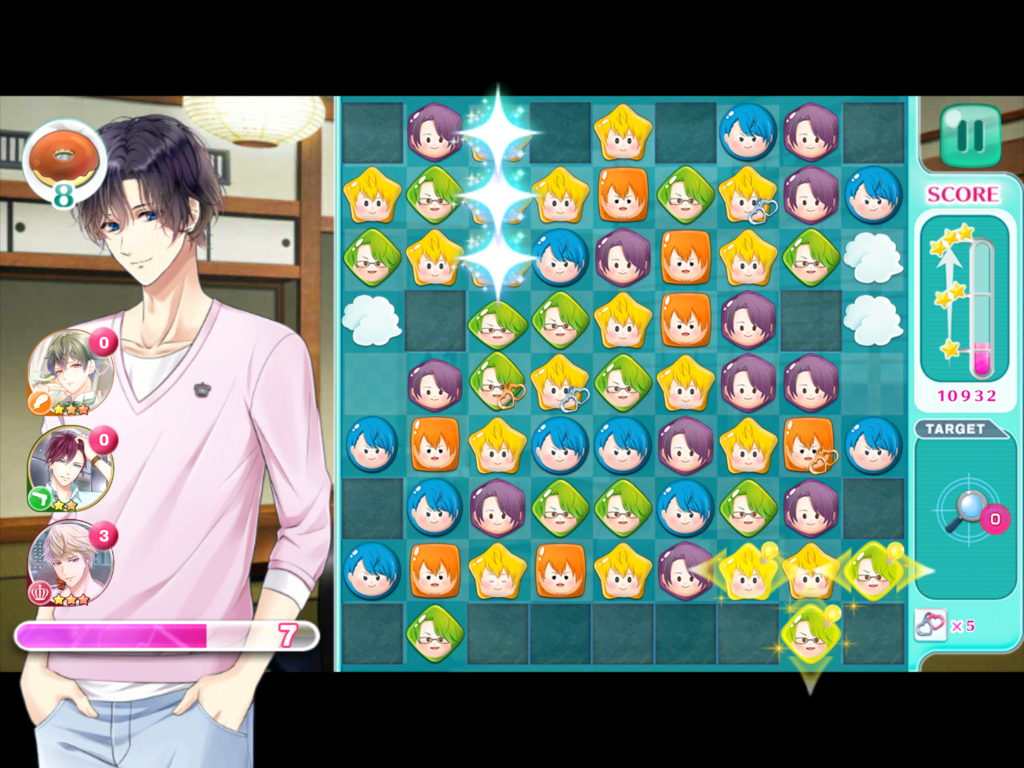
Task: Tap the glowing green tile with right arrow
Action: click(x=873, y=571)
